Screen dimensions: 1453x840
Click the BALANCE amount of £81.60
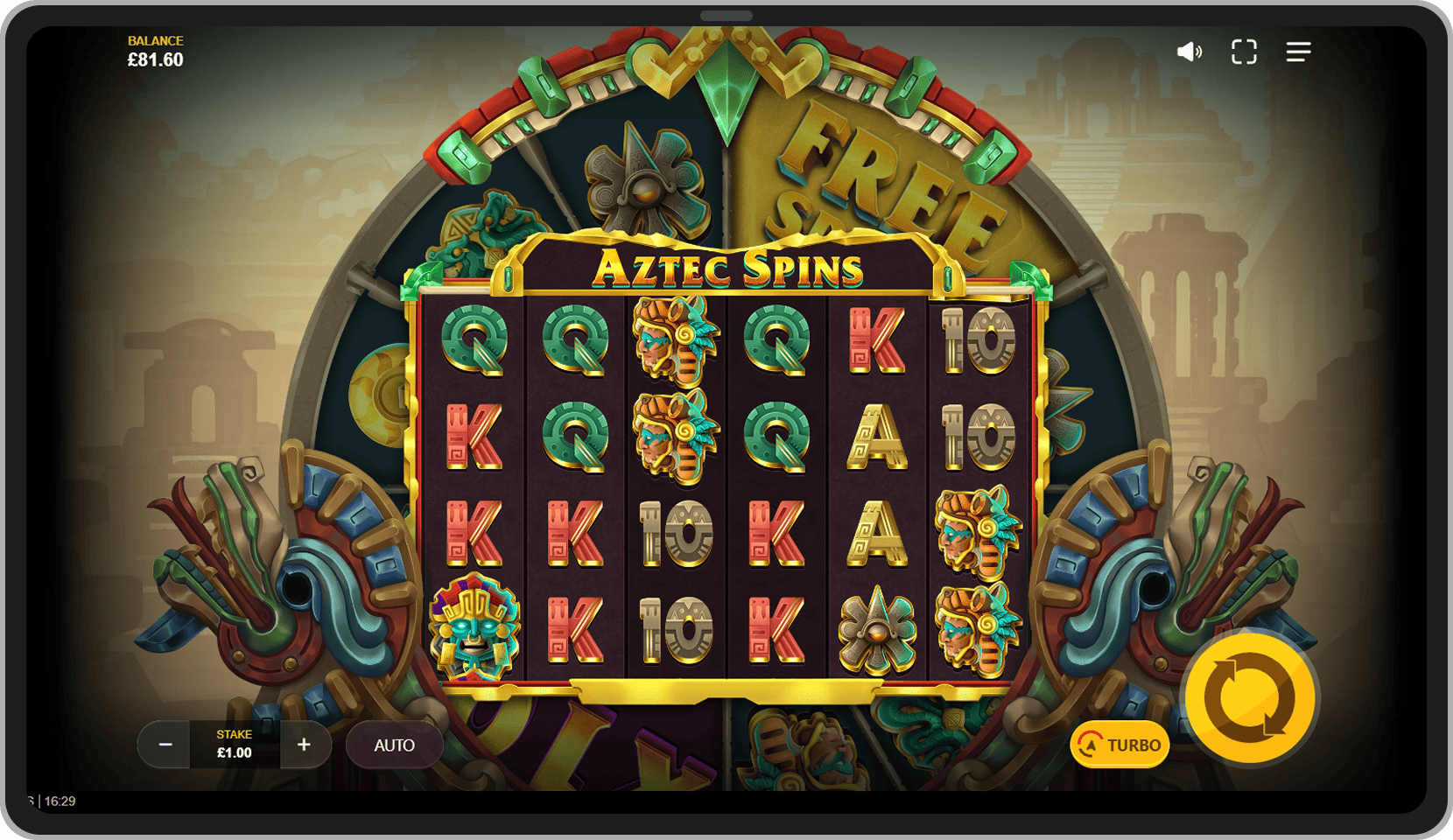(x=154, y=59)
